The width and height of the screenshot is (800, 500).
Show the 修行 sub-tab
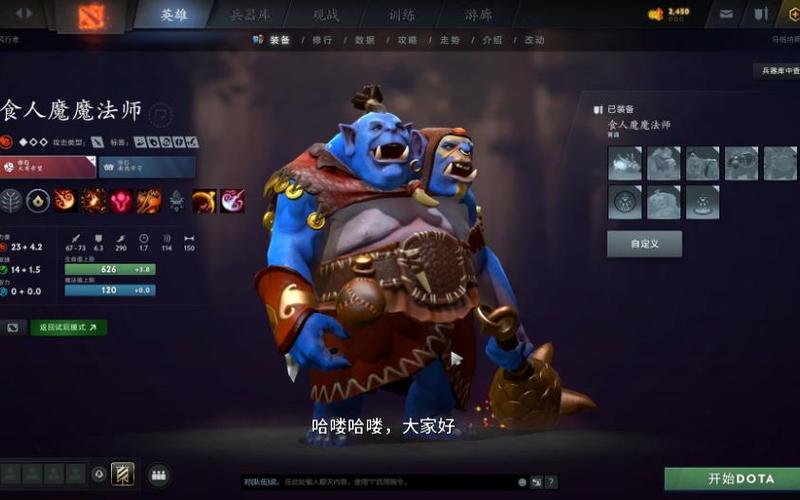pos(322,40)
